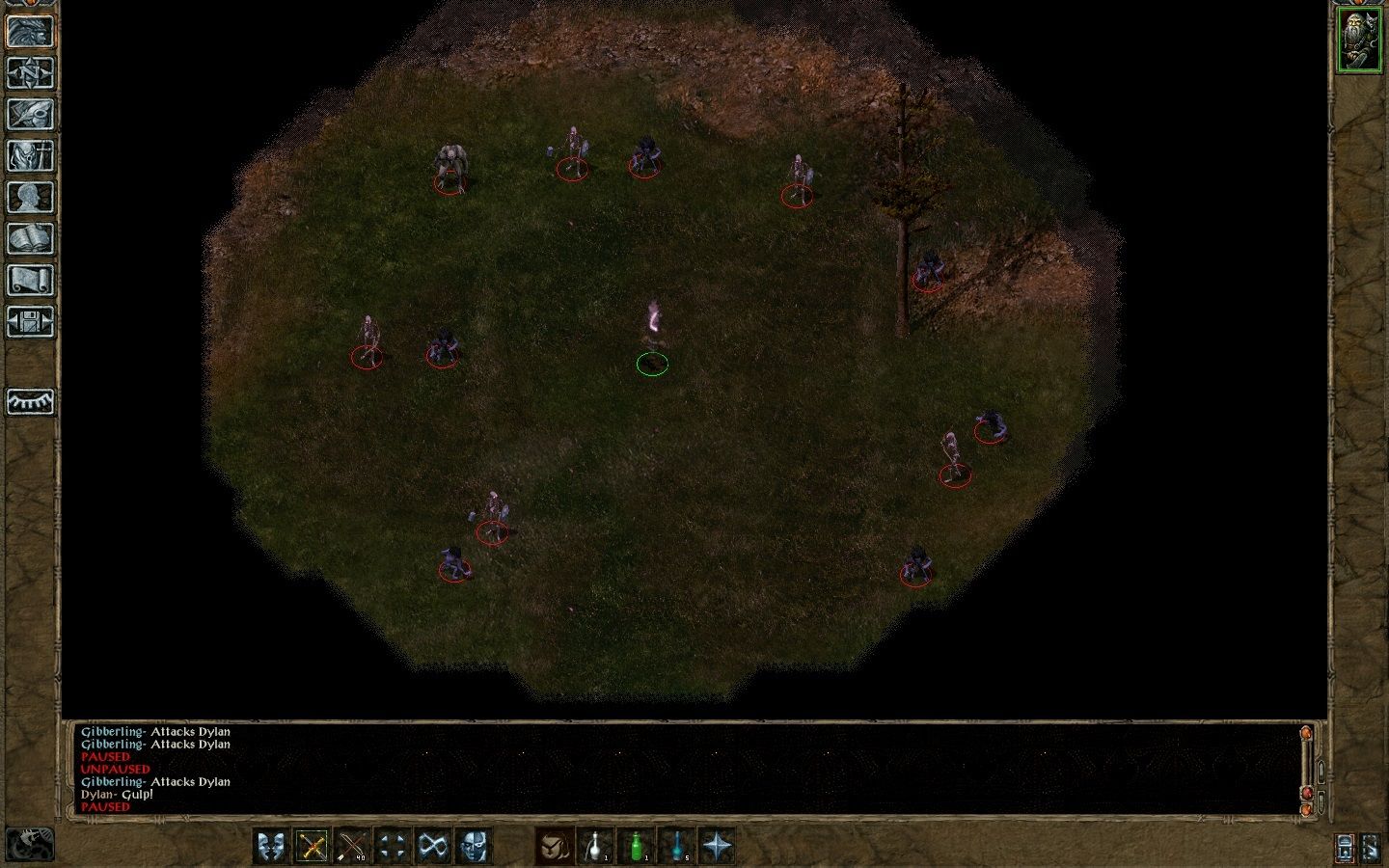Viewport: 1389px width, 868px height.
Task: Open the Journal with the quill icon
Action: (x=32, y=114)
